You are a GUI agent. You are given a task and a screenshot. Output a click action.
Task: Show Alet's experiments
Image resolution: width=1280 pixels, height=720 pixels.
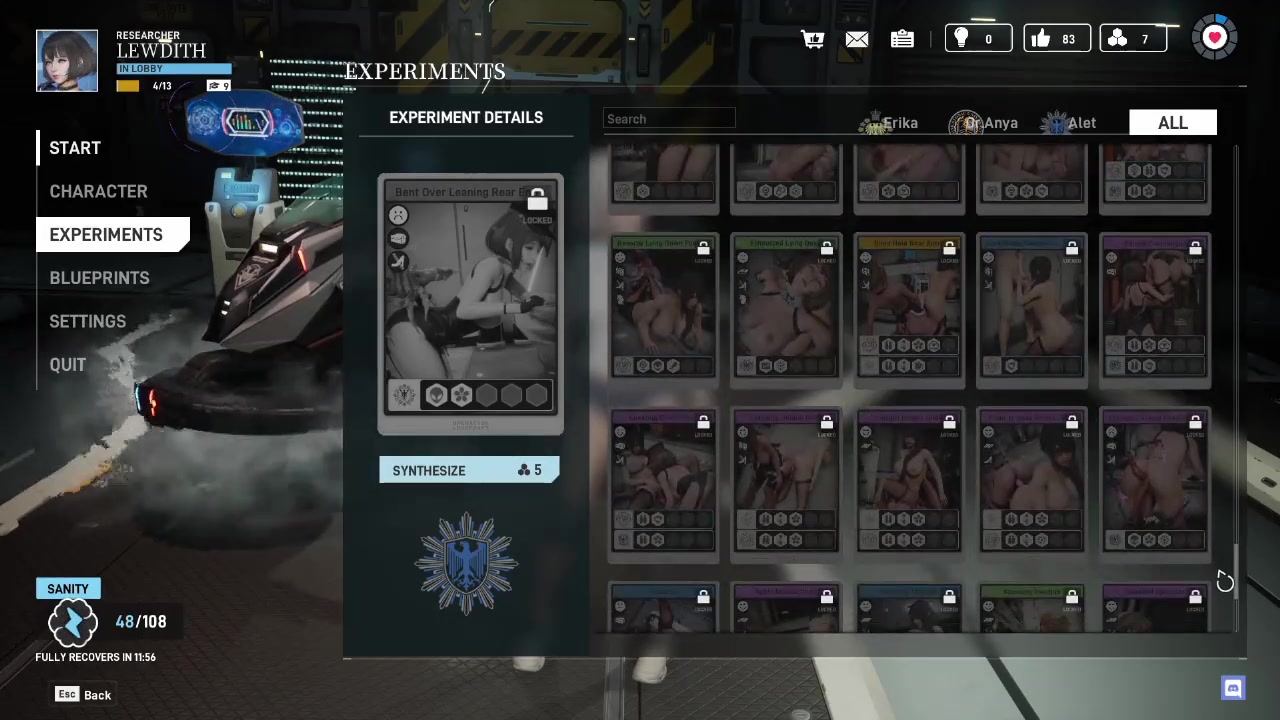[1069, 123]
